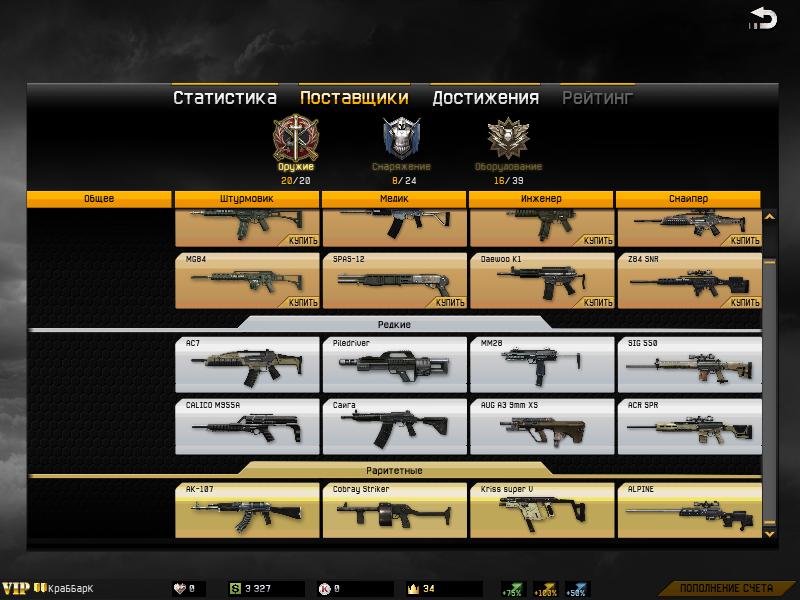Purchase the Daewoo K1
800x600 pixels.
[597, 301]
